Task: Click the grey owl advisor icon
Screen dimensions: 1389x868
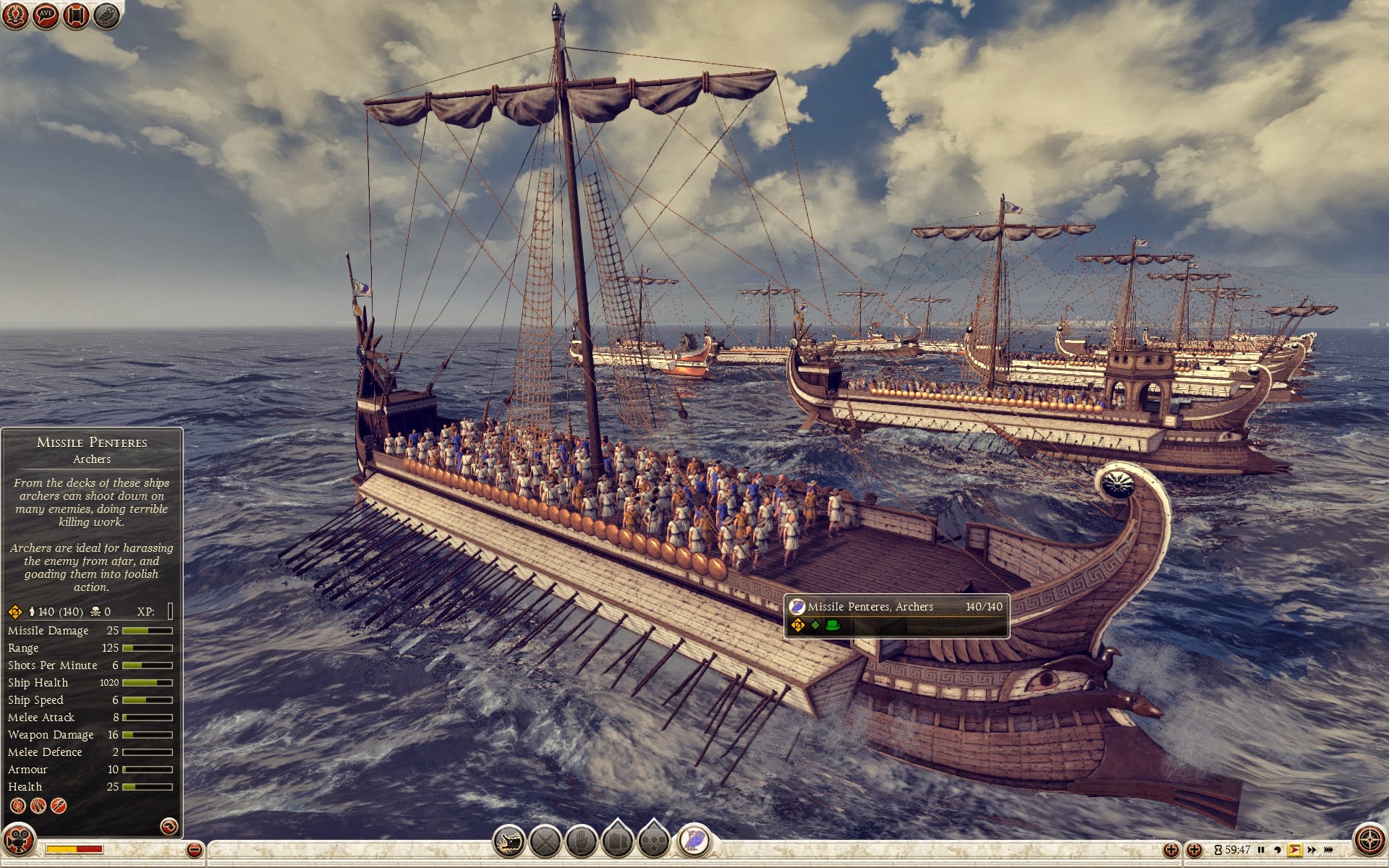Action: coord(106,15)
